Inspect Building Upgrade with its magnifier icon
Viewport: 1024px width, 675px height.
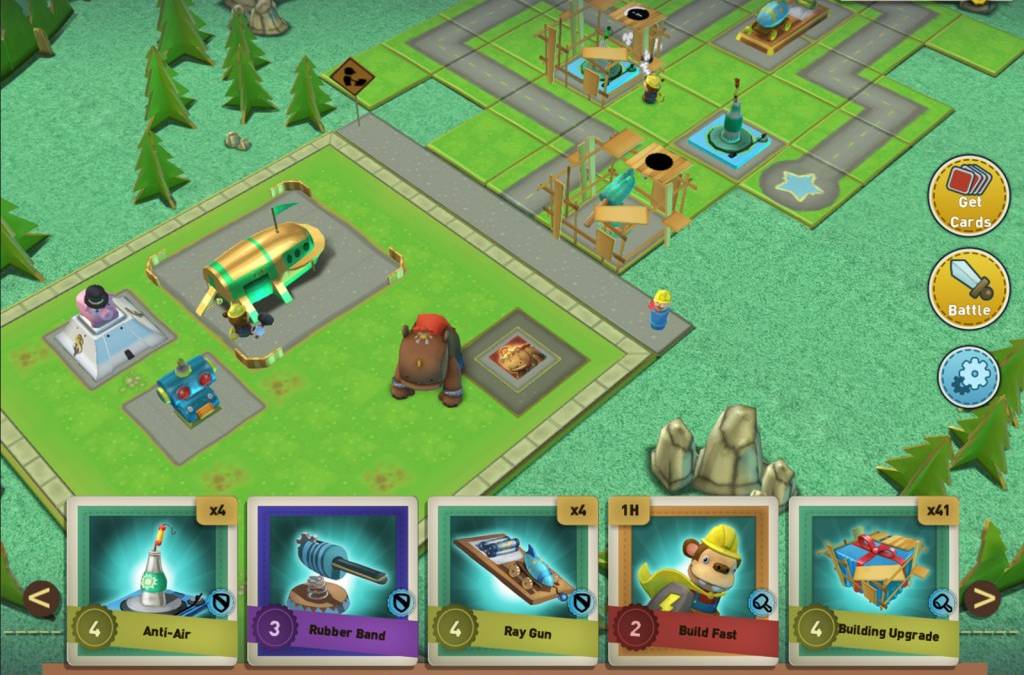coord(942,601)
